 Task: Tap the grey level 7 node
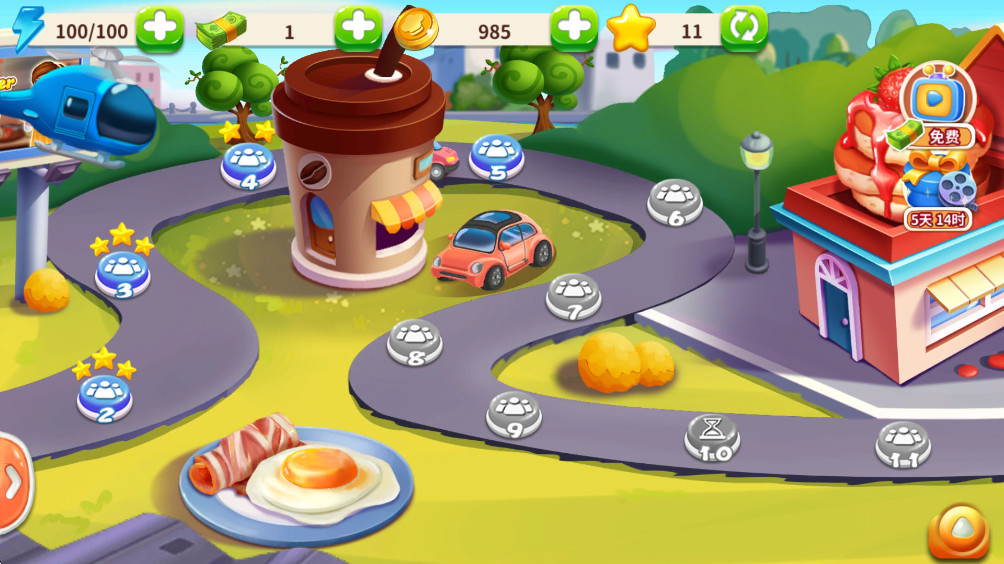[573, 297]
